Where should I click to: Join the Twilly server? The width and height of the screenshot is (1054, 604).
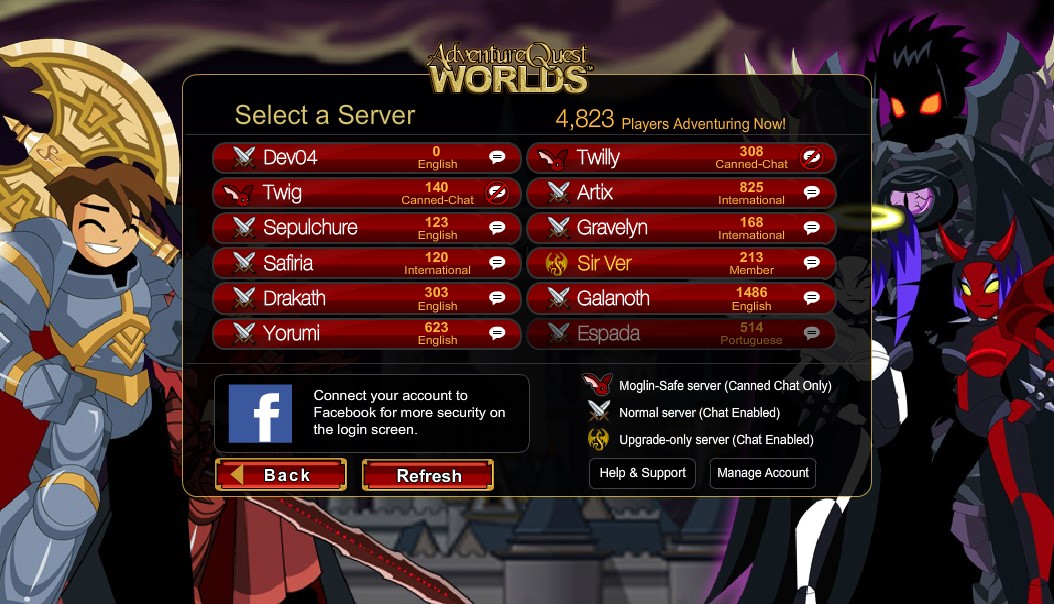coord(680,157)
